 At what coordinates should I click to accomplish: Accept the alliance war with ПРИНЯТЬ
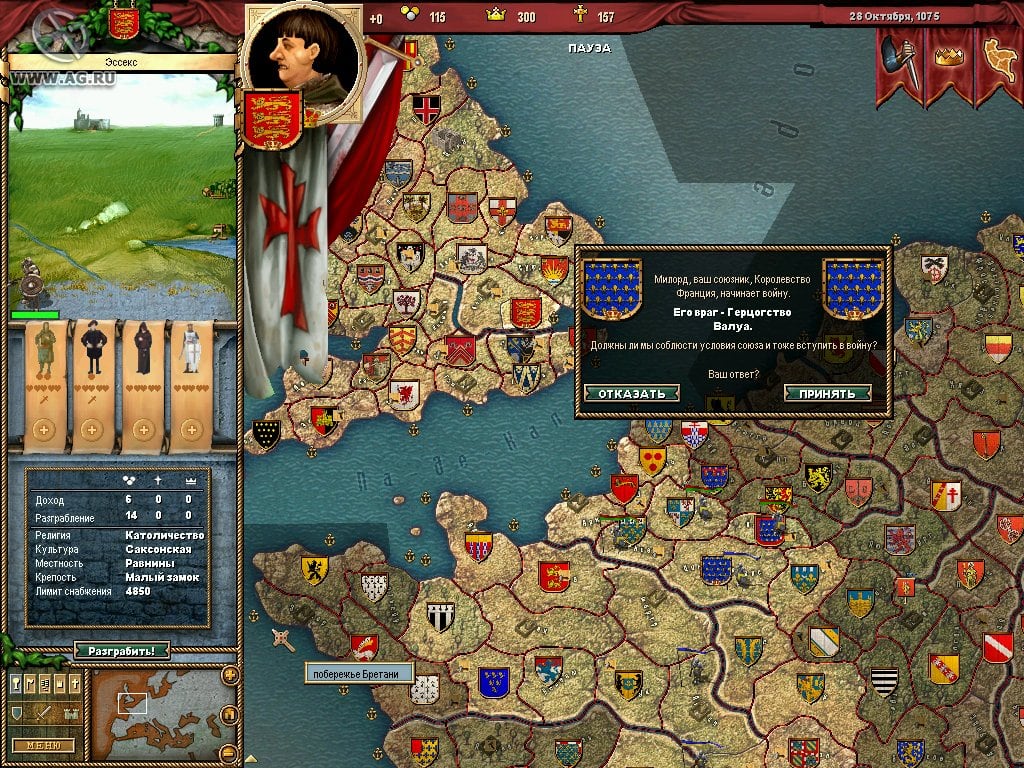(x=827, y=393)
